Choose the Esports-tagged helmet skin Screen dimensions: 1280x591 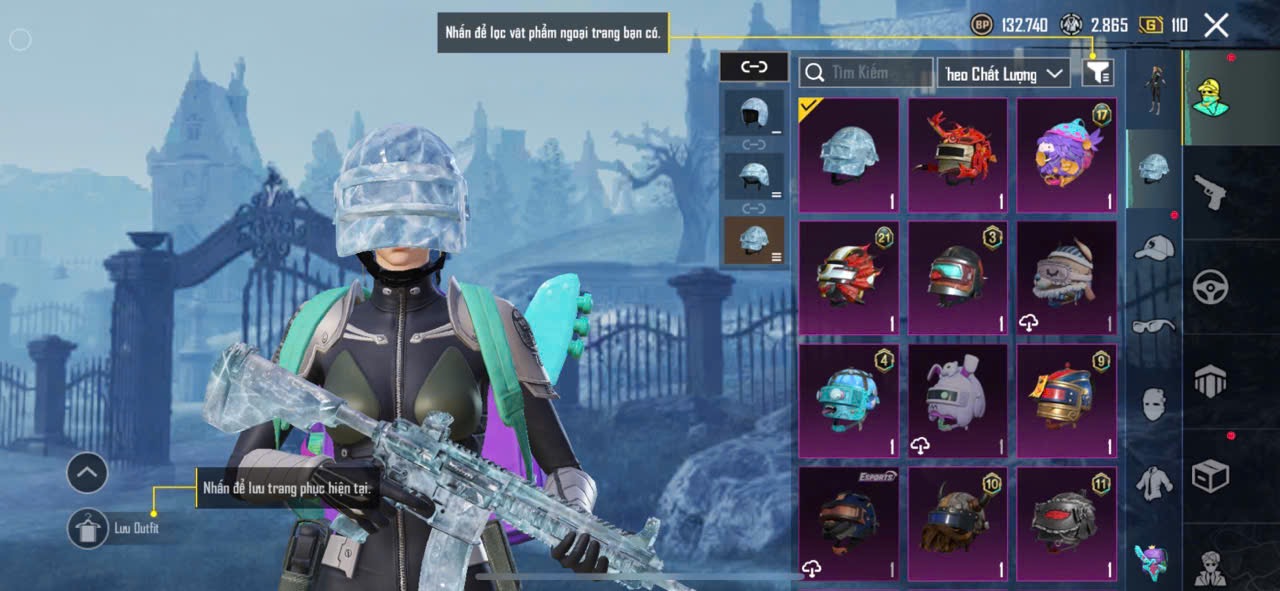[849, 523]
